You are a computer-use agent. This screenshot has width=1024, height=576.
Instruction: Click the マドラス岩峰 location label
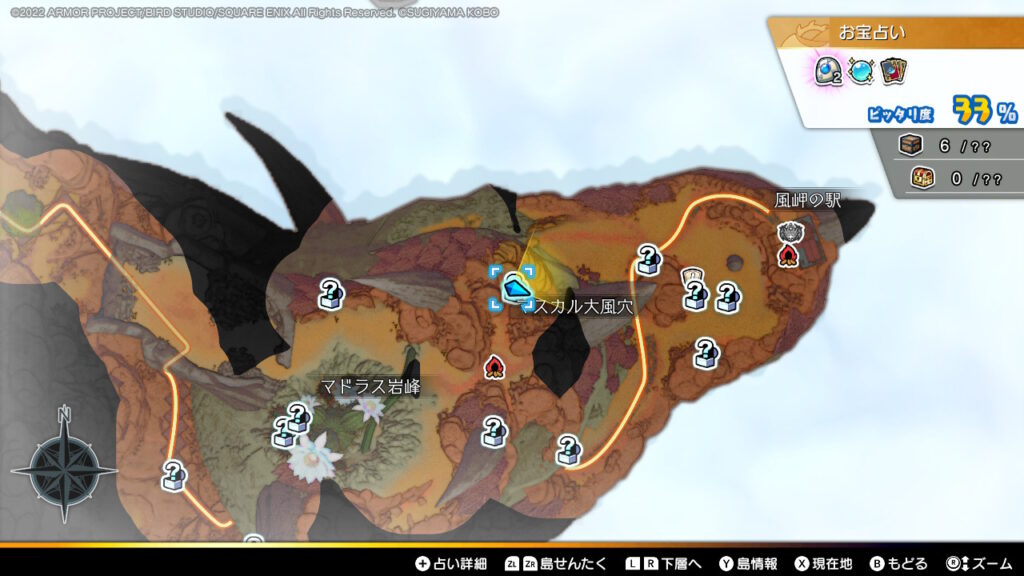[x=371, y=386]
